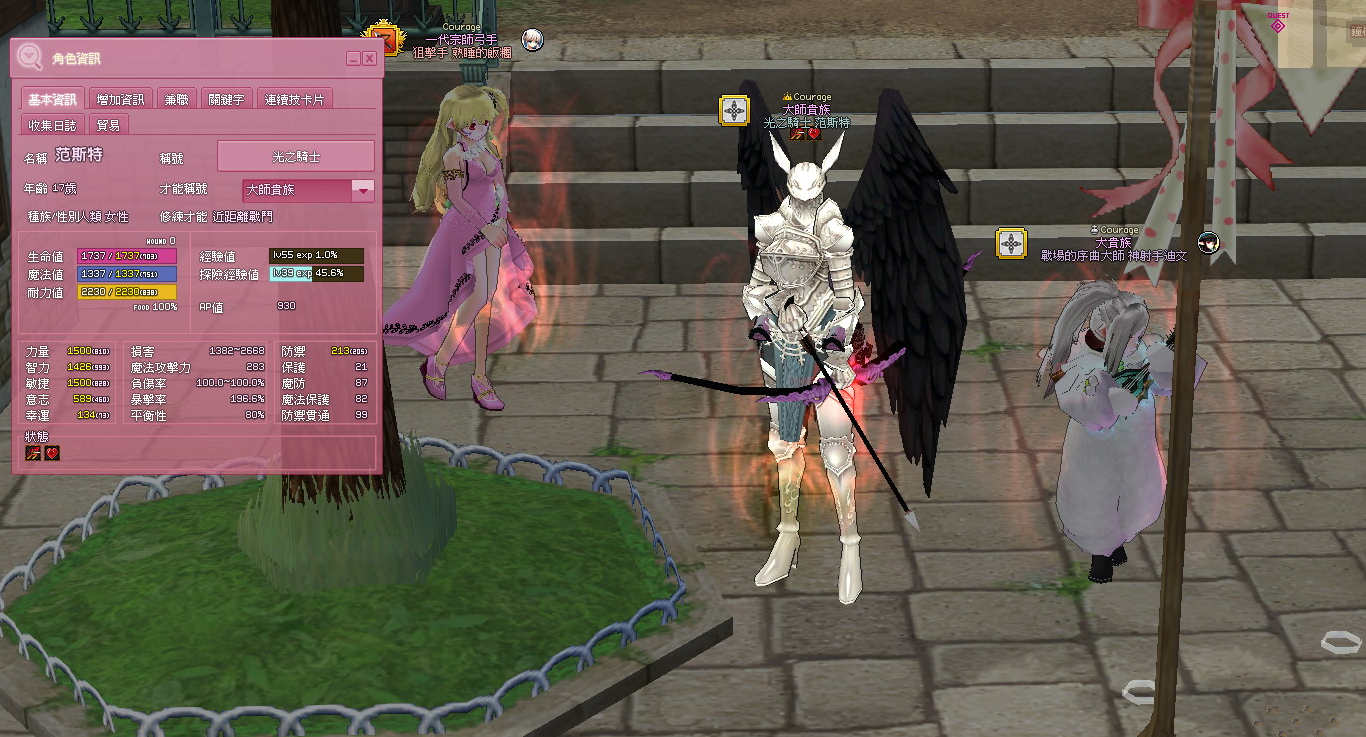Select the heart status icon in 狀態 panel
Image resolution: width=1366 pixels, height=737 pixels.
(52, 453)
